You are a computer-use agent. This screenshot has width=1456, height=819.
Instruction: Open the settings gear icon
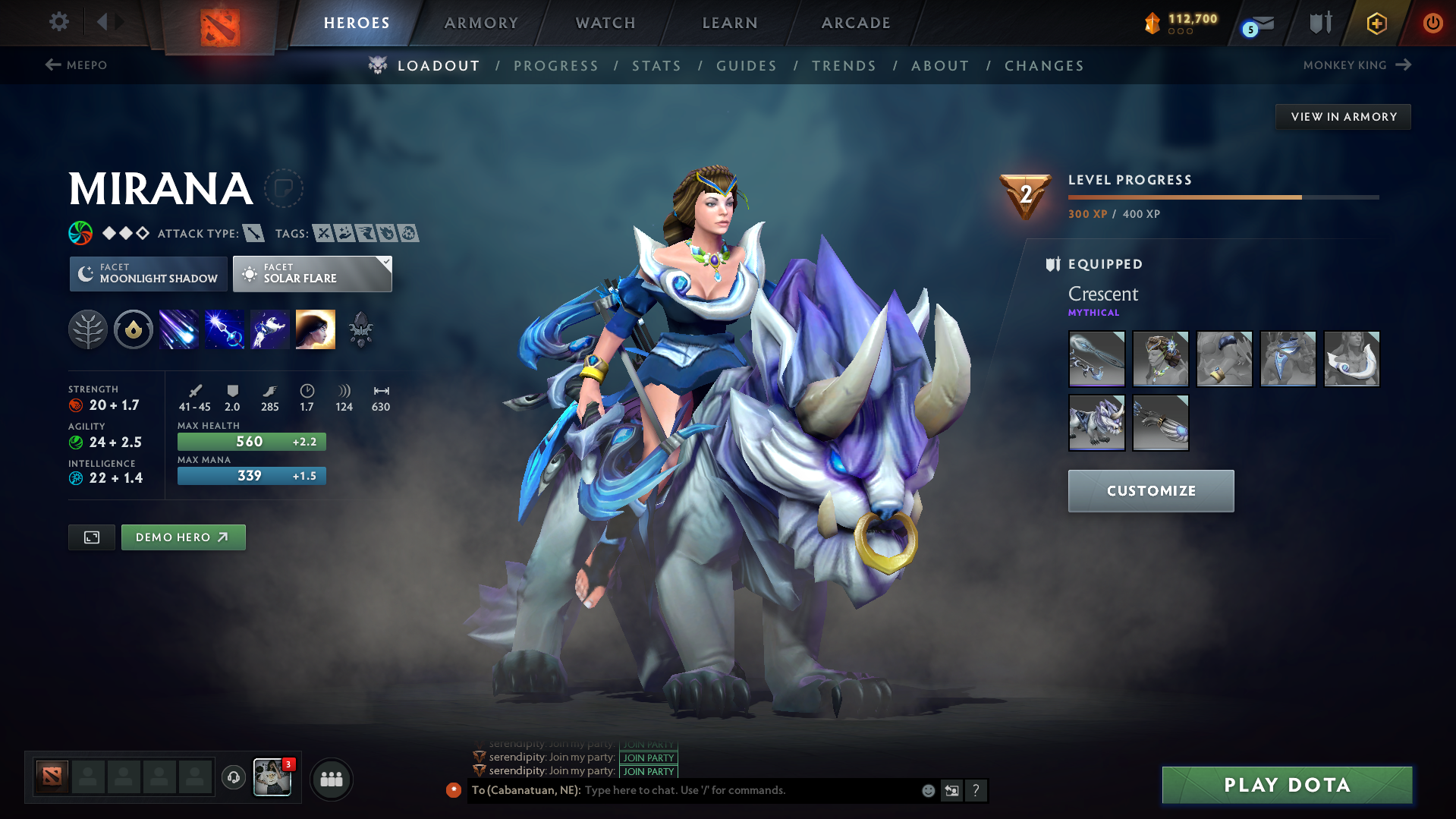click(x=58, y=22)
